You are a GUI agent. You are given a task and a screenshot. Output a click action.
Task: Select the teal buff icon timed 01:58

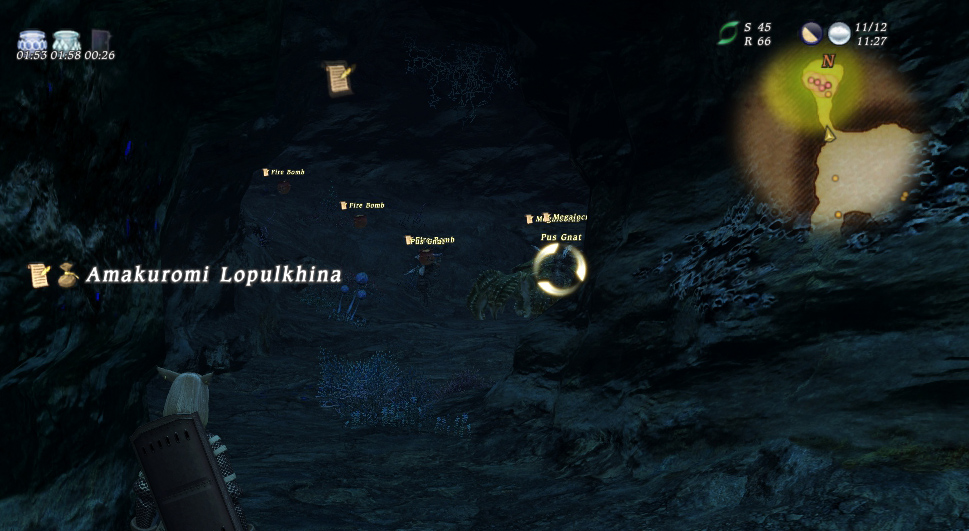tap(66, 41)
